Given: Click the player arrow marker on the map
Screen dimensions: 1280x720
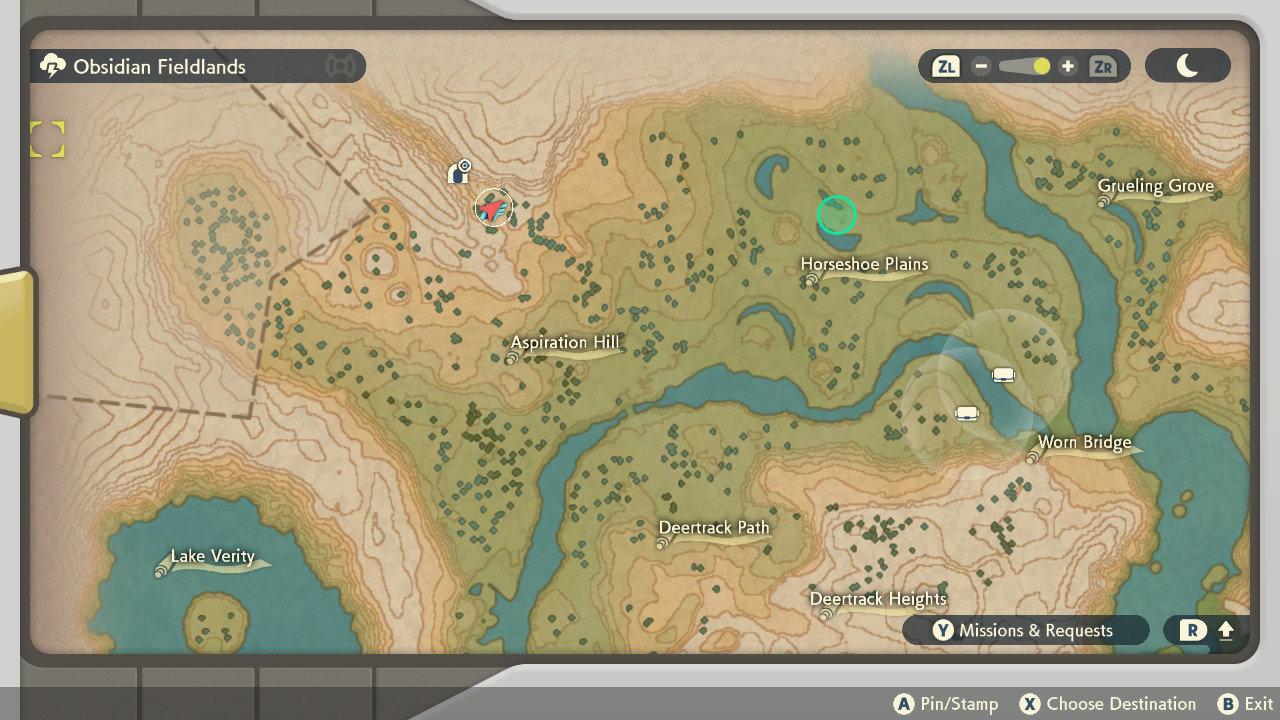Looking at the screenshot, I should tap(493, 208).
